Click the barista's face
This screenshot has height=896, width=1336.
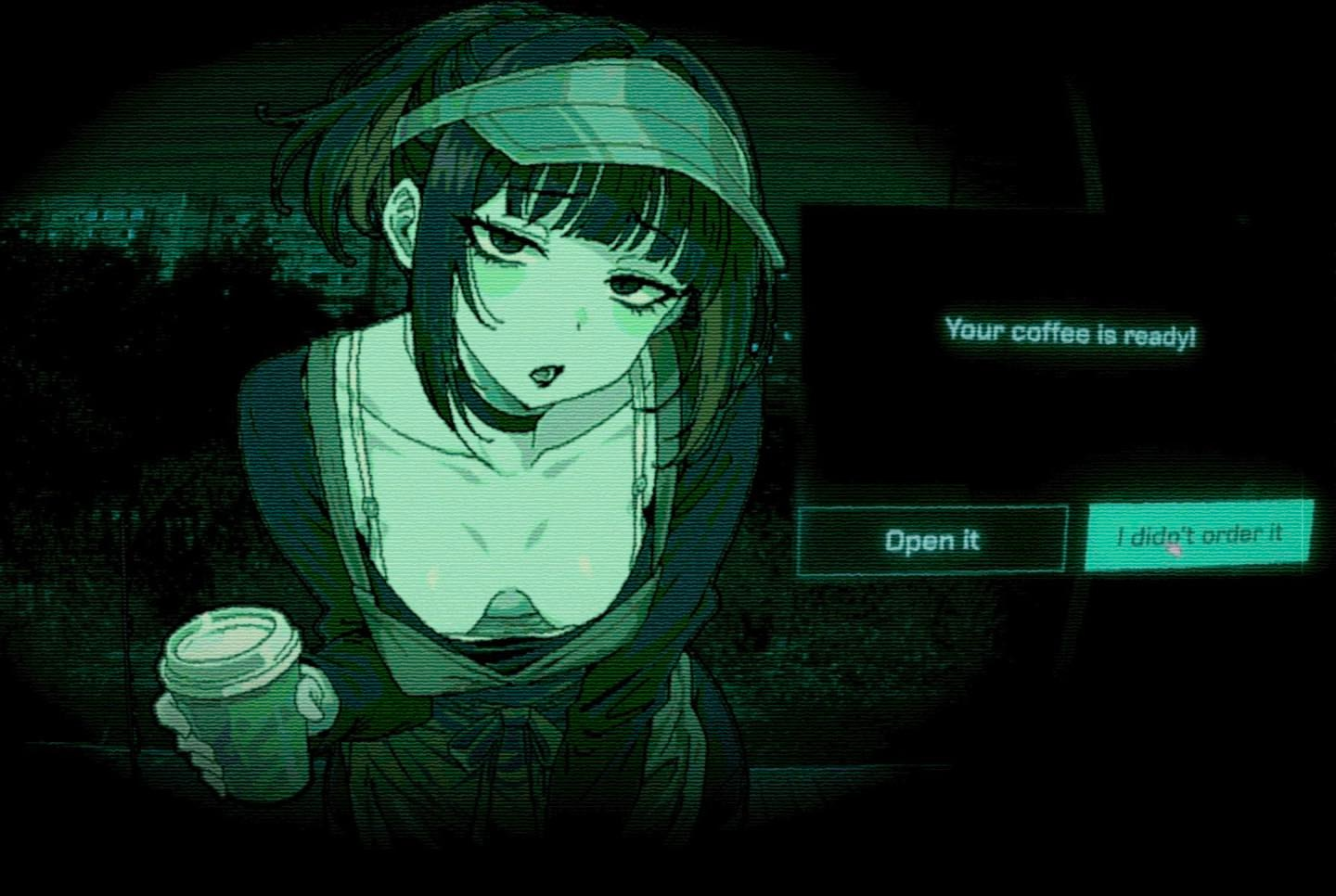[547, 278]
